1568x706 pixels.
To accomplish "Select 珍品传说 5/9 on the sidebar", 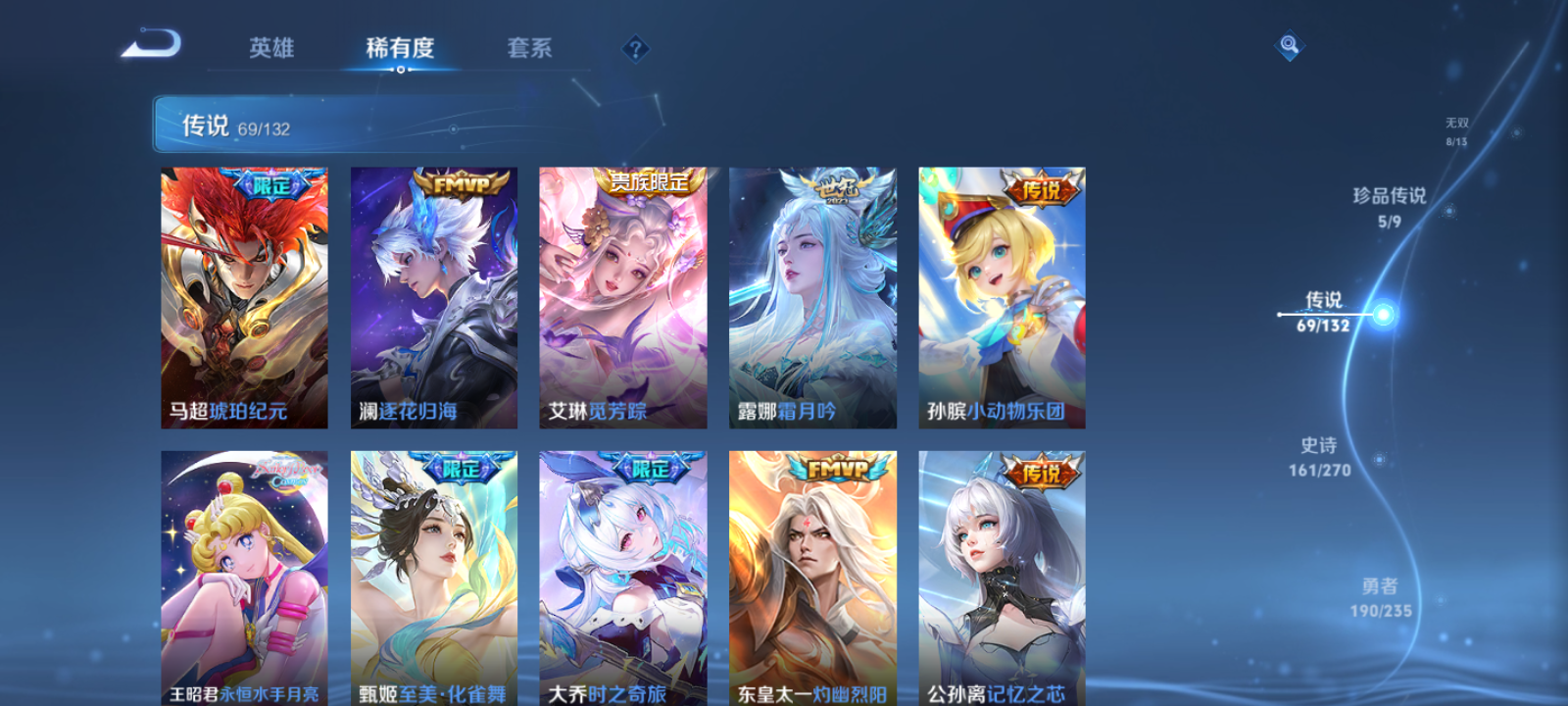I will pyautogui.click(x=1390, y=207).
